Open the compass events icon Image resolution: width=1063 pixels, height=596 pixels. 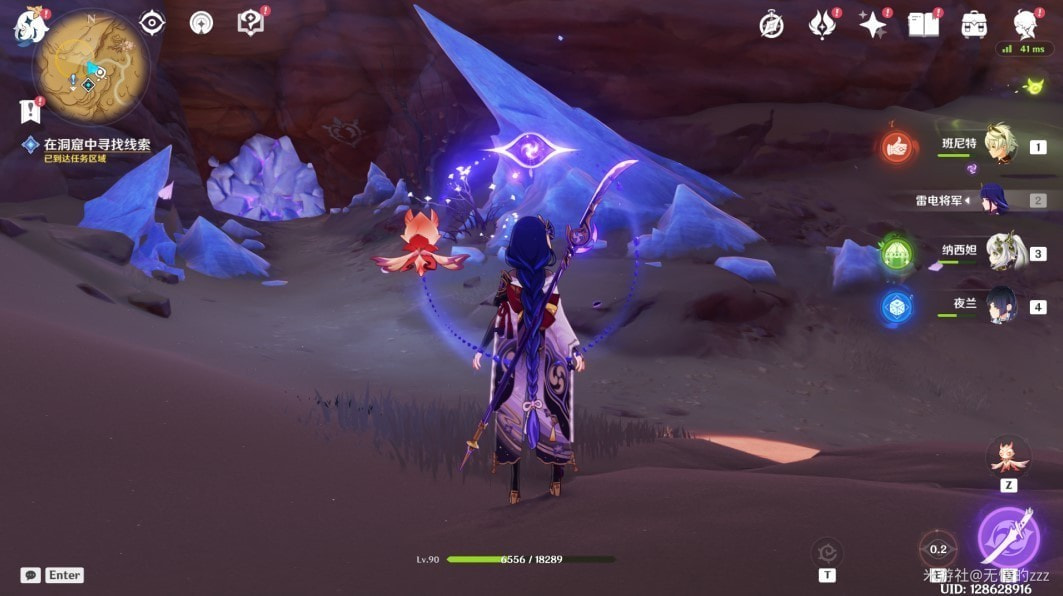coord(771,25)
